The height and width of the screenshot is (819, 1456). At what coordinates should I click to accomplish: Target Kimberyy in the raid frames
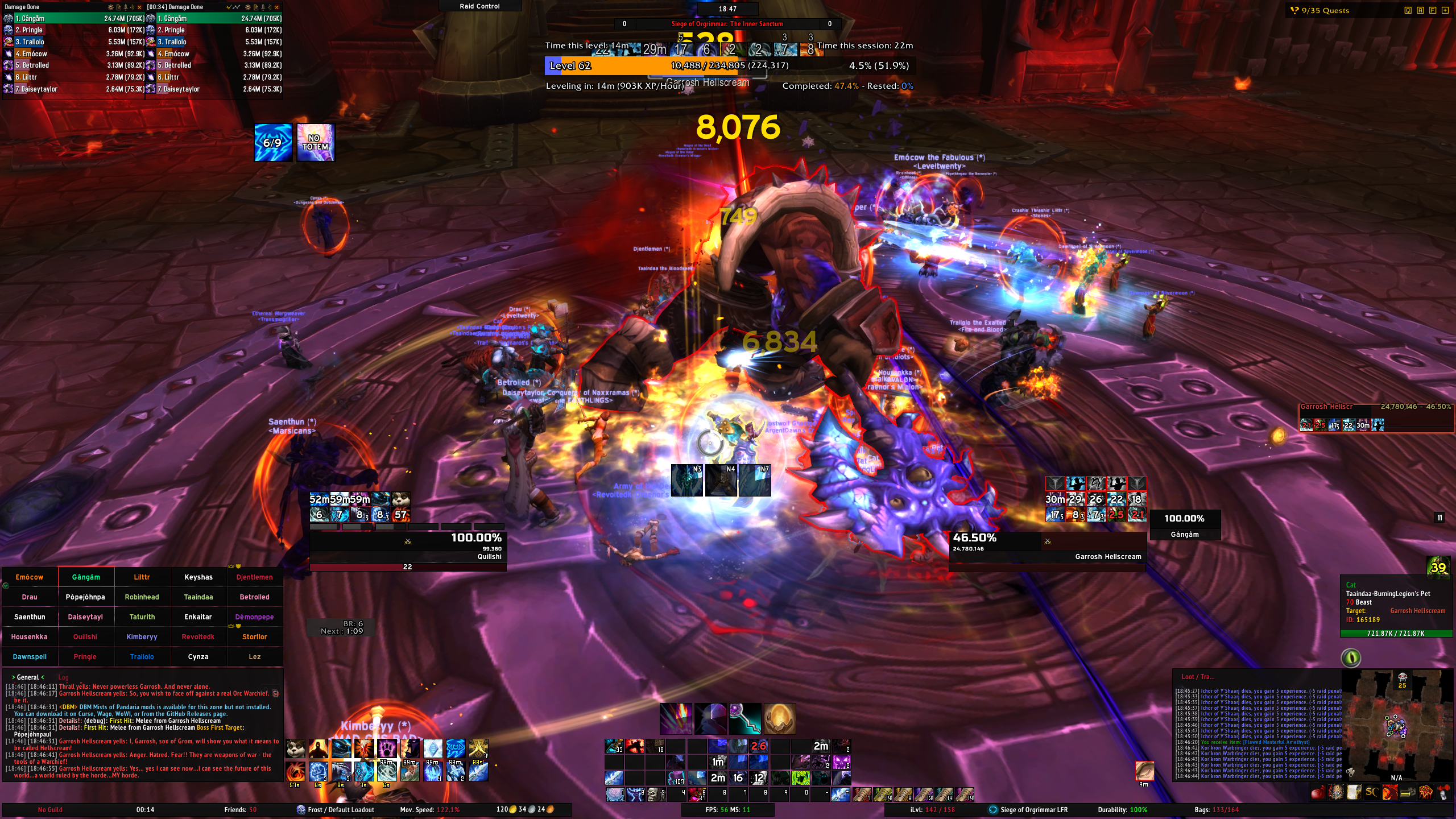142,637
